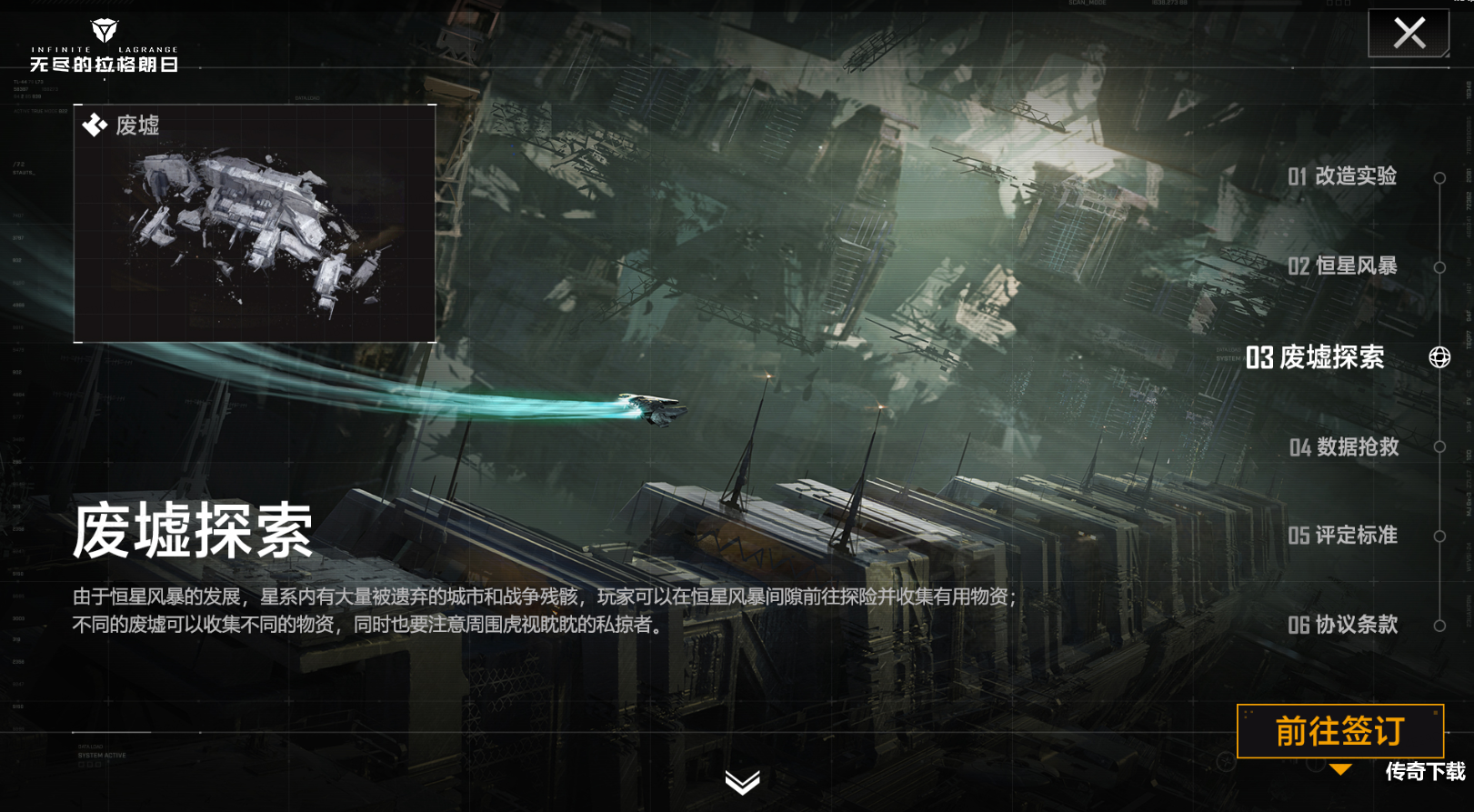Click the 前往签订 button
This screenshot has width=1474, height=812.
pos(1339,731)
